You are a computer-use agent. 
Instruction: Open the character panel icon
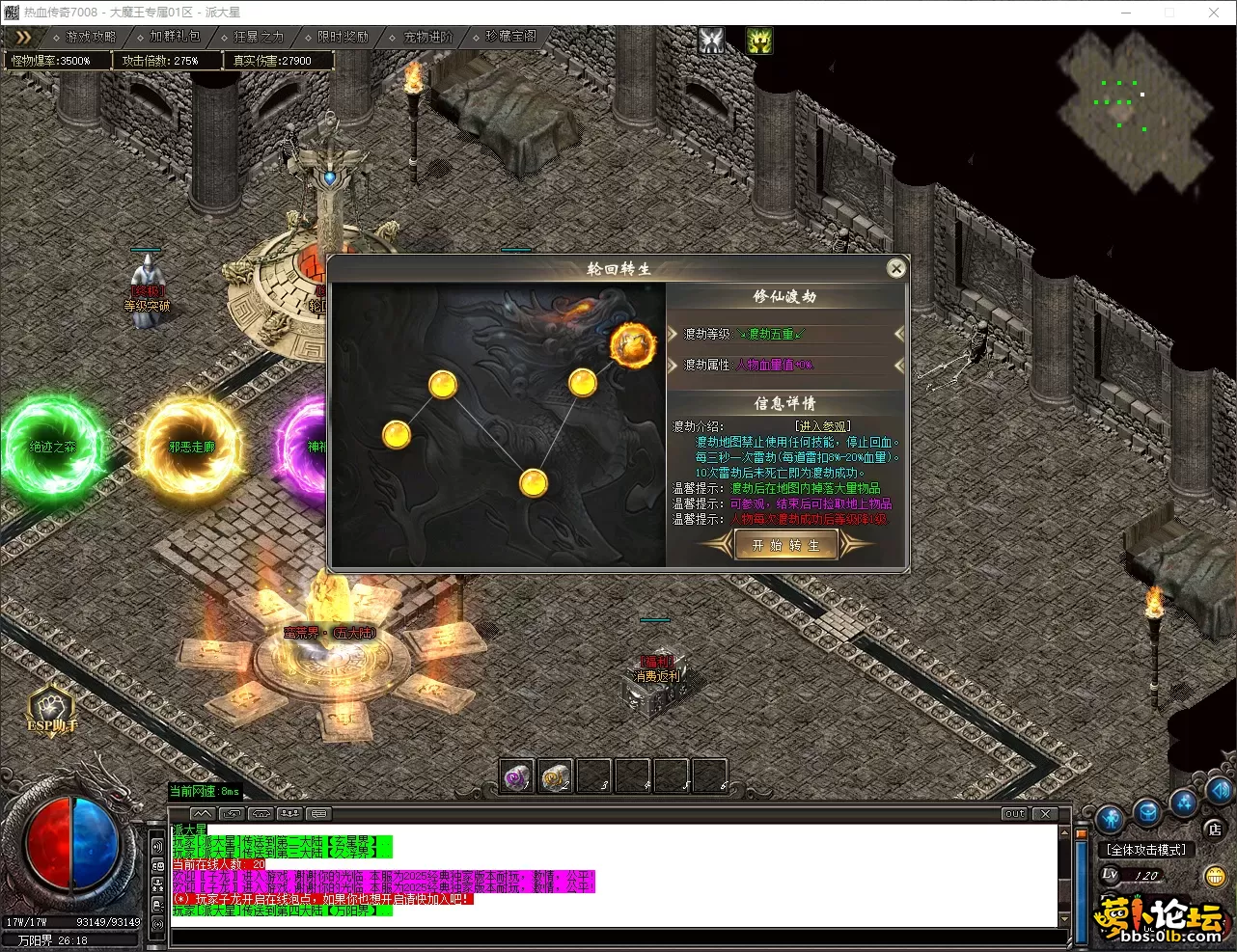(x=1111, y=820)
